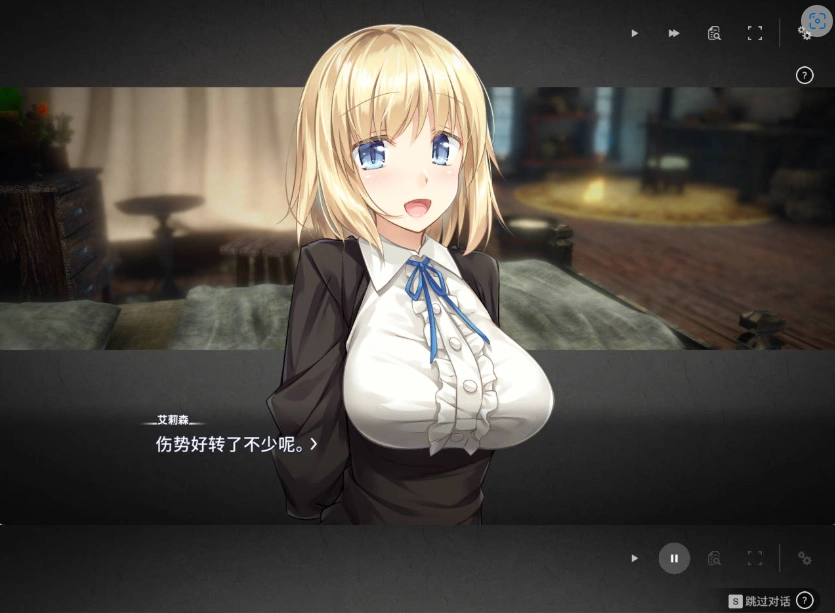Click the play arrow beside the fast-forward button
The height and width of the screenshot is (613, 835).
[634, 33]
